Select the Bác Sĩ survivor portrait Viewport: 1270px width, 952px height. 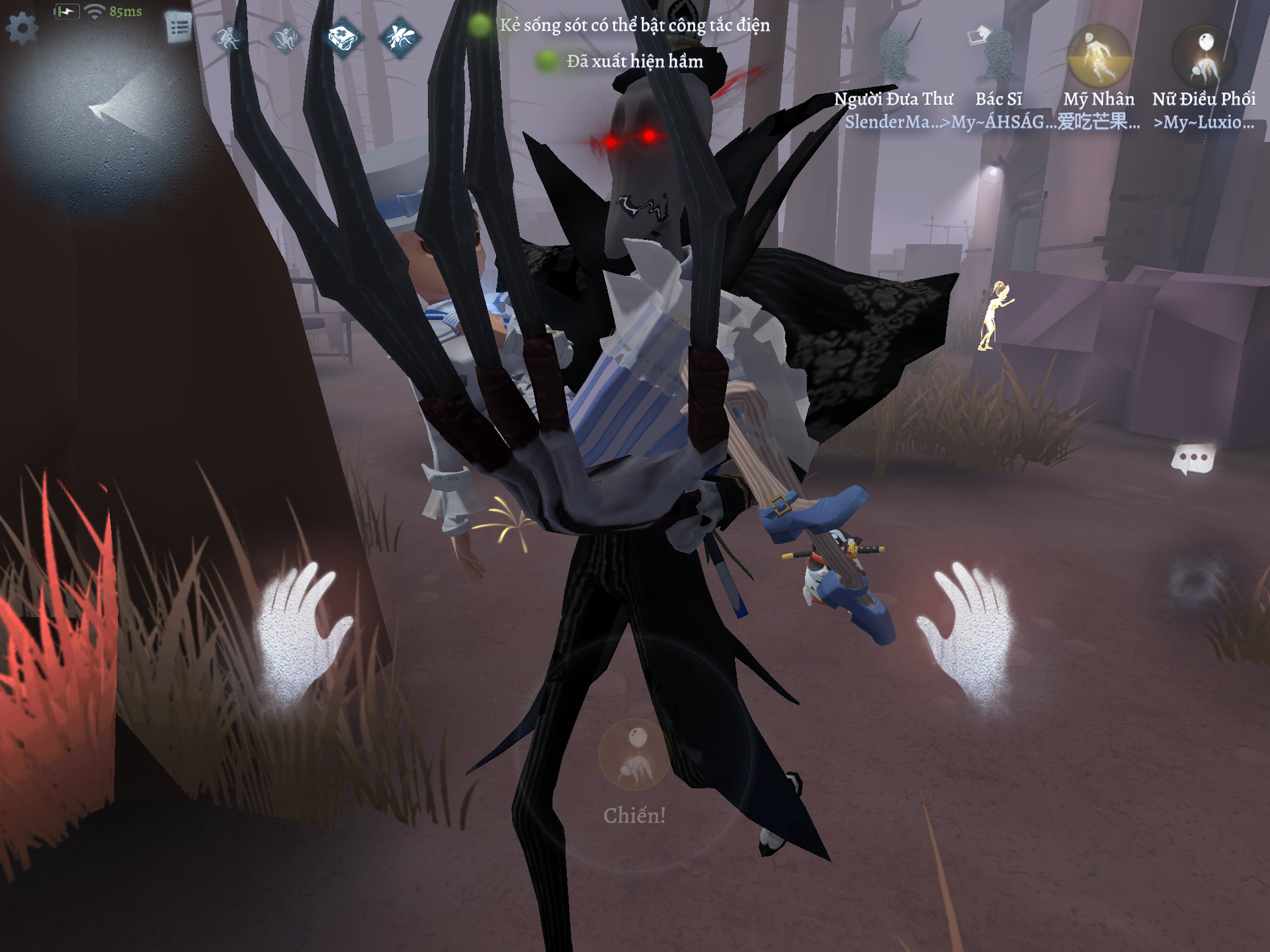998,56
